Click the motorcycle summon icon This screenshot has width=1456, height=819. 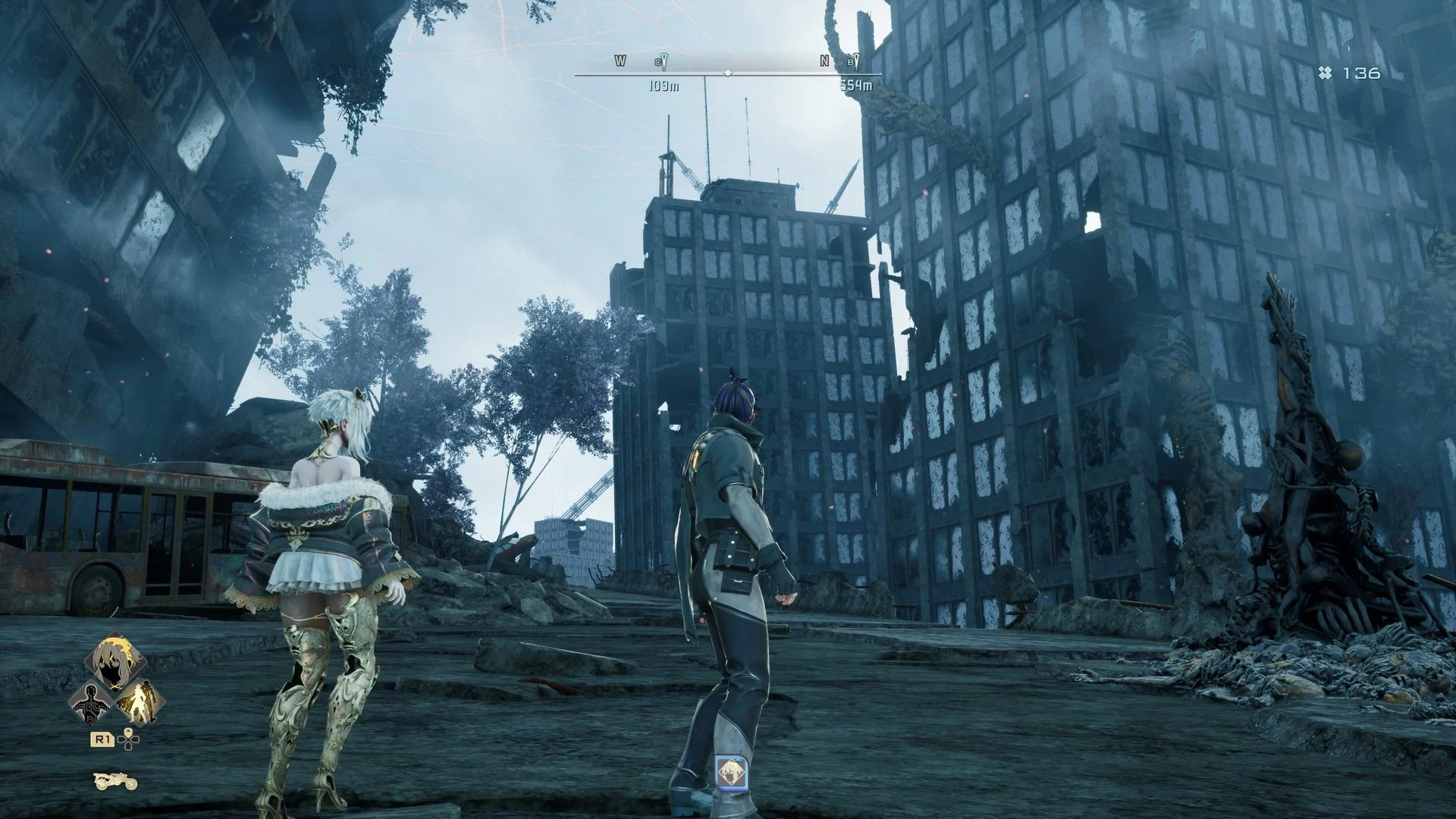(115, 783)
